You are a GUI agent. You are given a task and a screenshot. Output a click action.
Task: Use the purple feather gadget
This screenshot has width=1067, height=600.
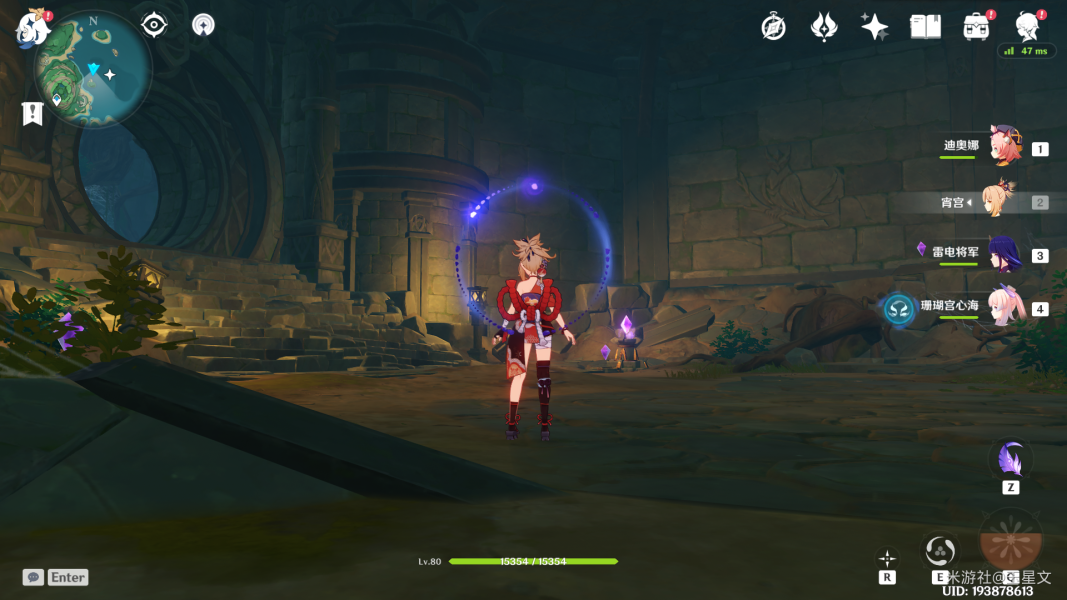click(x=1010, y=460)
